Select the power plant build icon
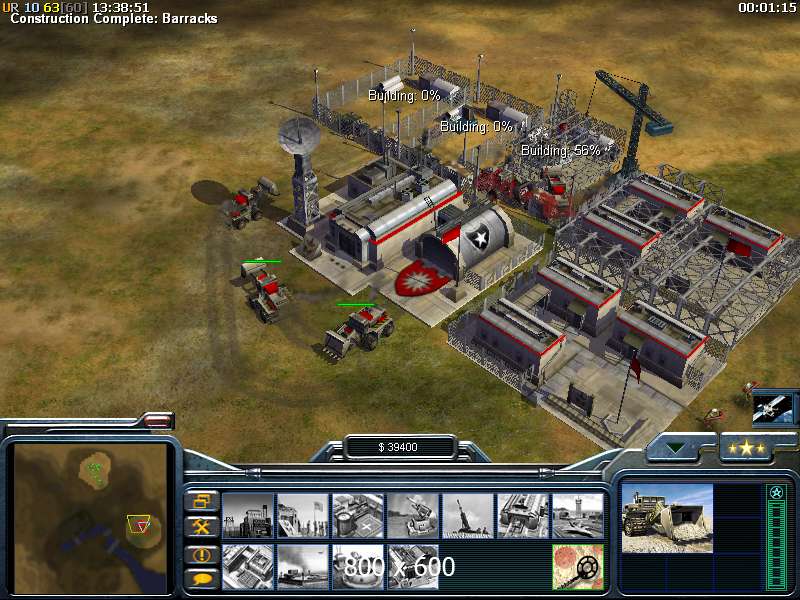Screen dimensions: 800x600 coord(247,515)
